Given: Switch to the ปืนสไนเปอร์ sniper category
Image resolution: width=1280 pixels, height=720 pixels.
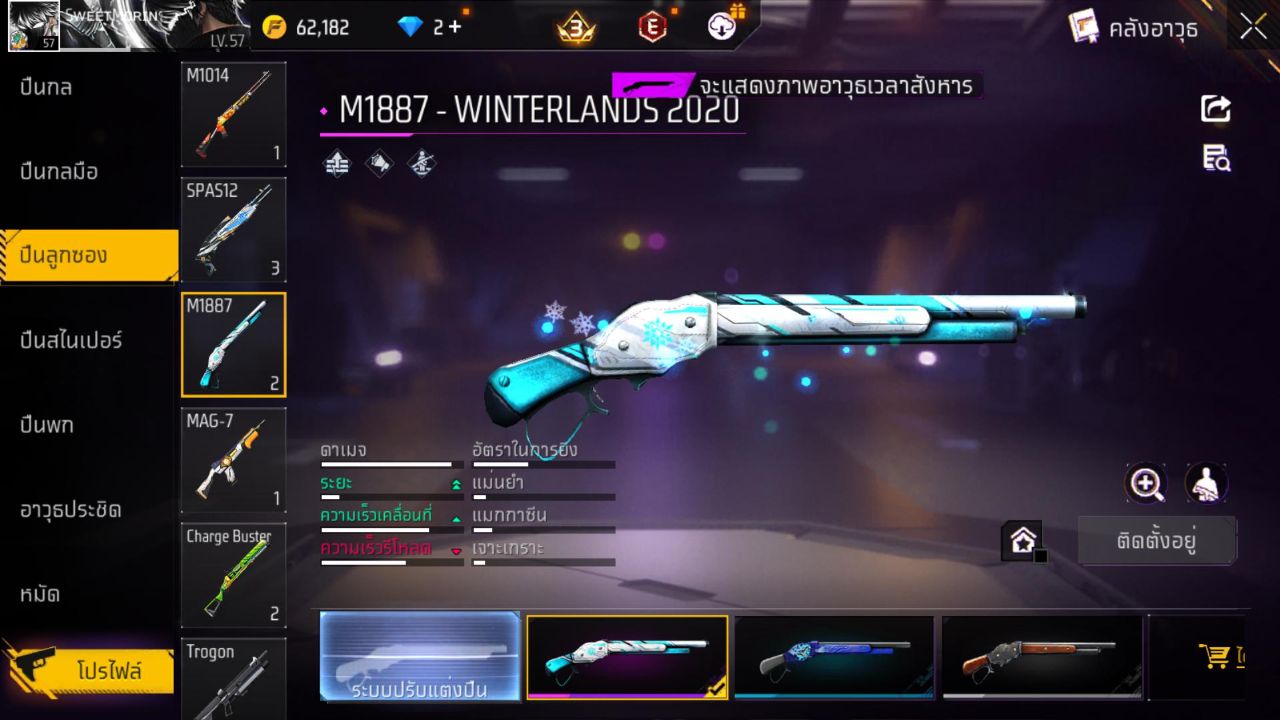Looking at the screenshot, I should [x=70, y=340].
